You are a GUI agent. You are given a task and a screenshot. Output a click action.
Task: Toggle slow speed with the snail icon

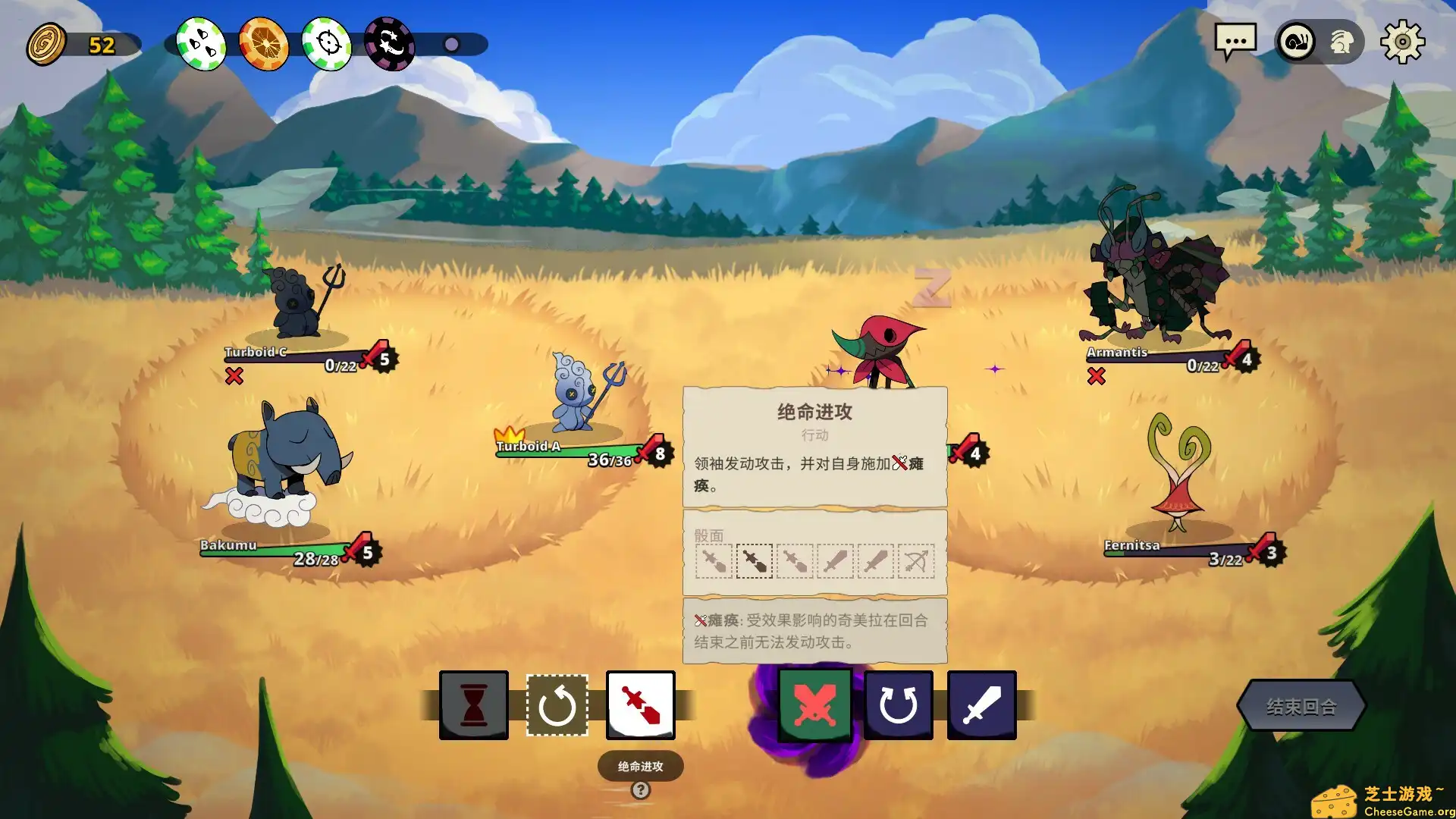pyautogui.click(x=1298, y=41)
